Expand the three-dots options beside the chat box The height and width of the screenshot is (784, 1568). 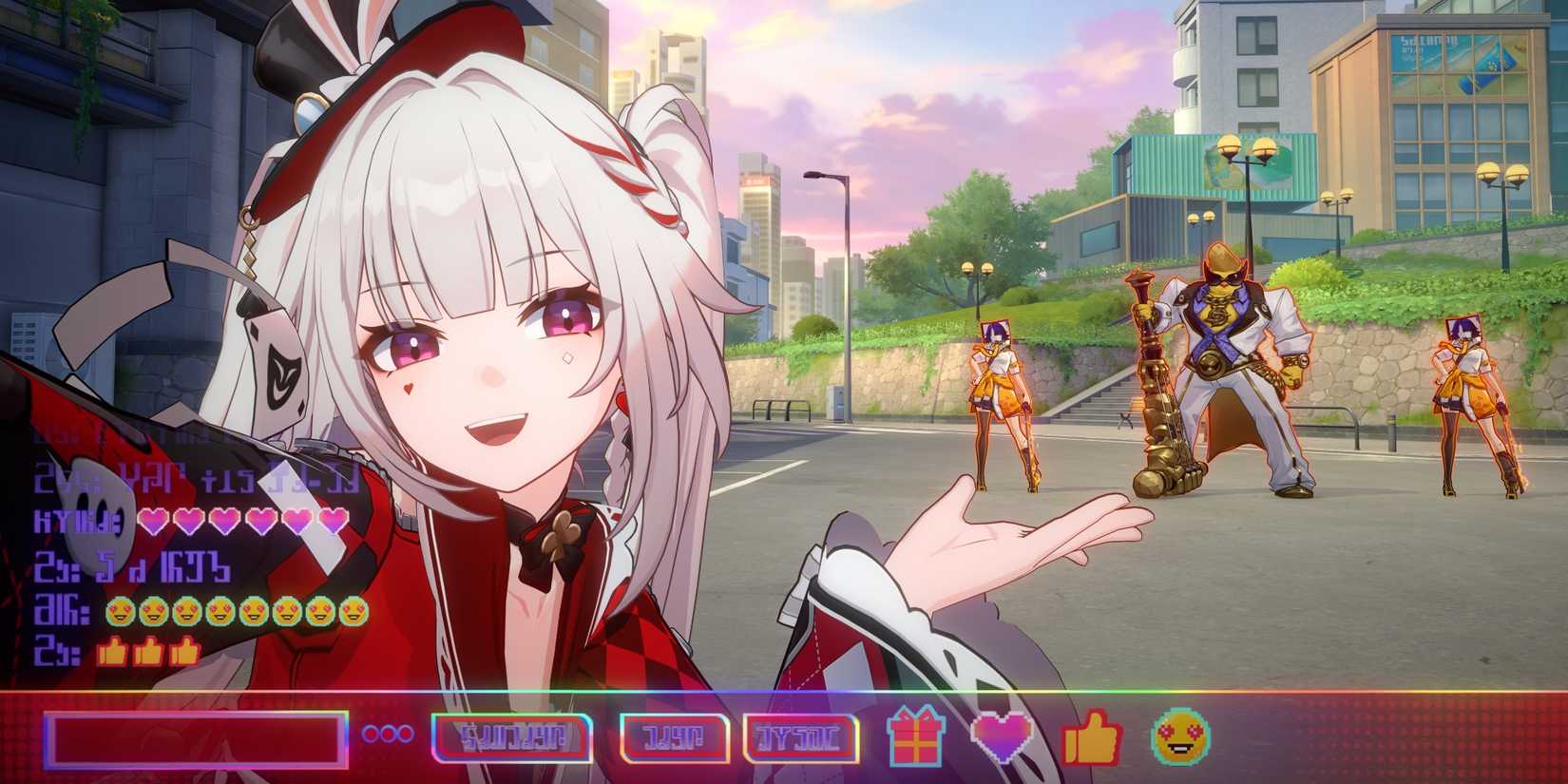tap(387, 733)
